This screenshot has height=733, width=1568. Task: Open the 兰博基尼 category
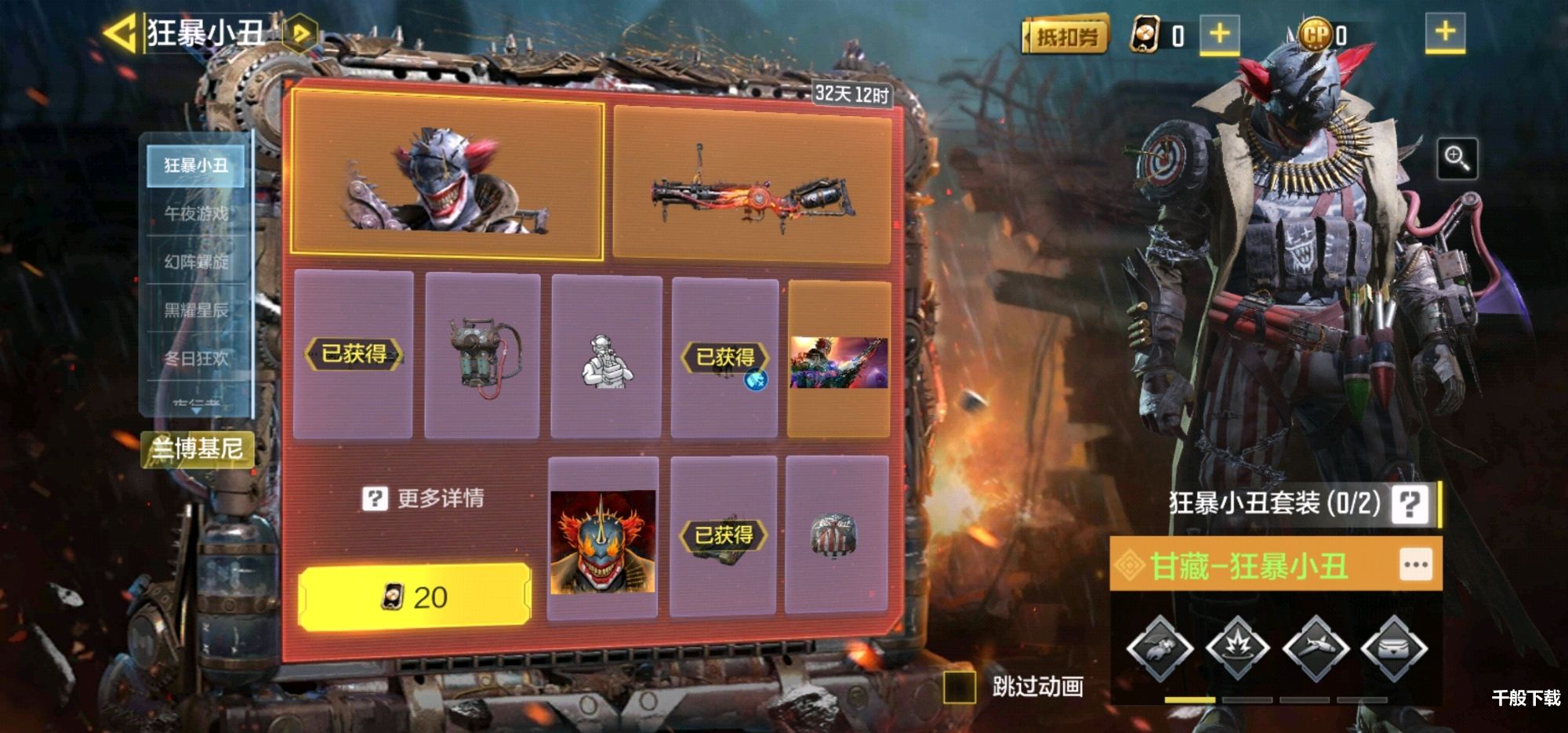coord(198,448)
